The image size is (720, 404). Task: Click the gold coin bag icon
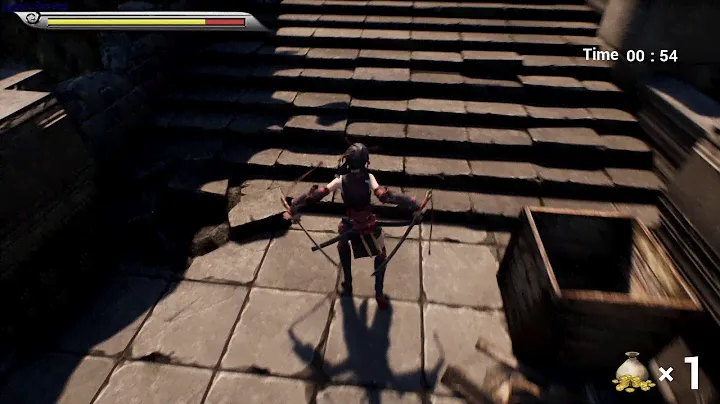(633, 373)
